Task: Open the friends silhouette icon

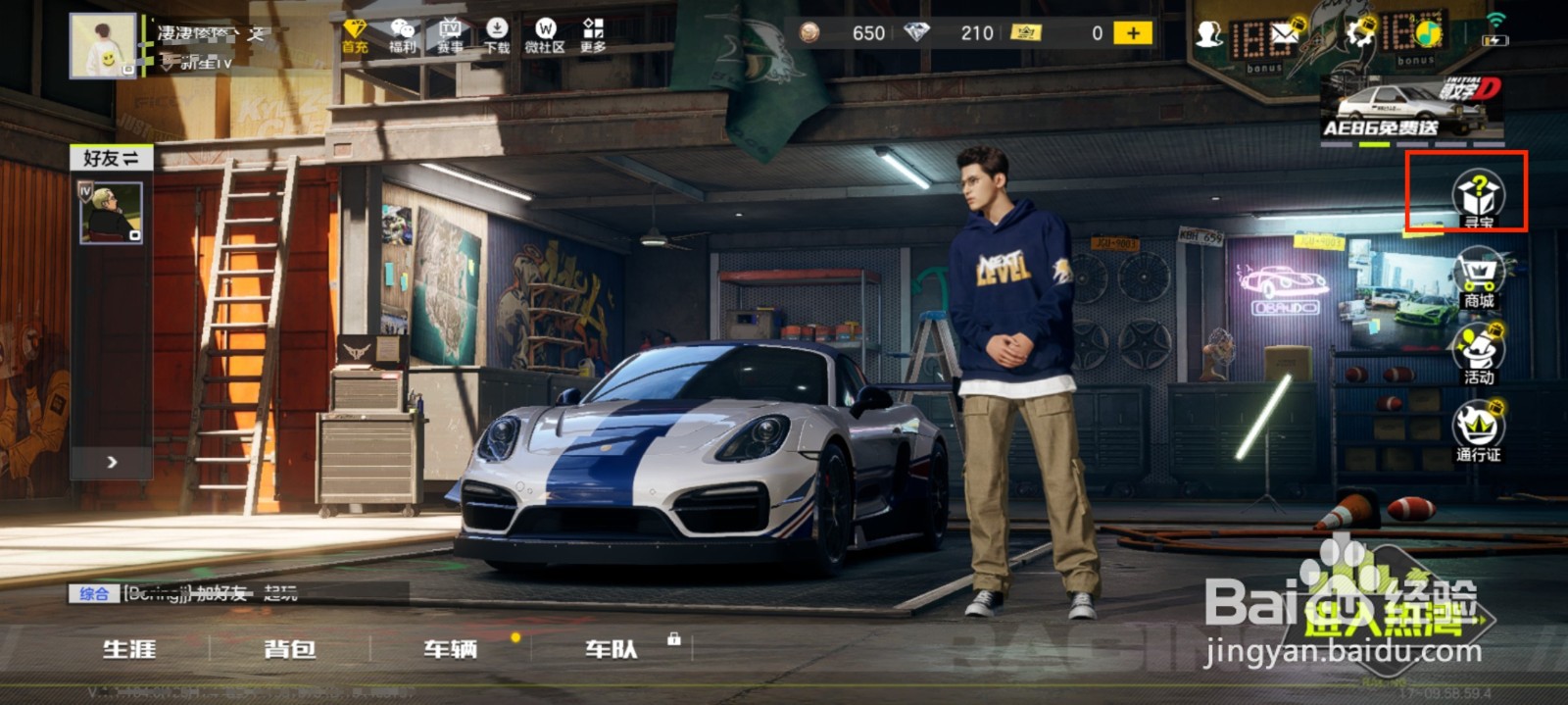Action: [1209, 34]
